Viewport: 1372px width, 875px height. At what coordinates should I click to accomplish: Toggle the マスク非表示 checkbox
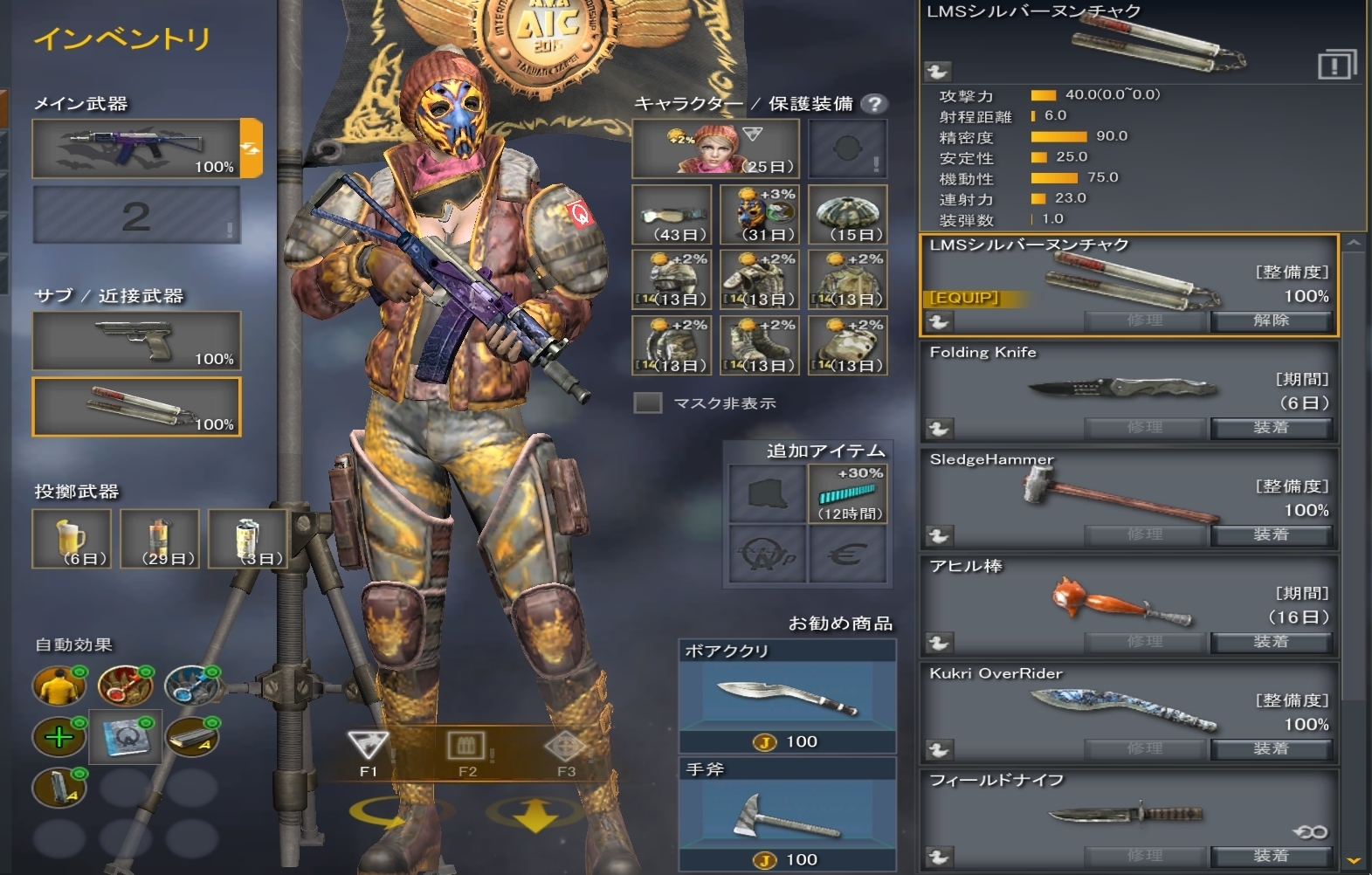point(647,403)
